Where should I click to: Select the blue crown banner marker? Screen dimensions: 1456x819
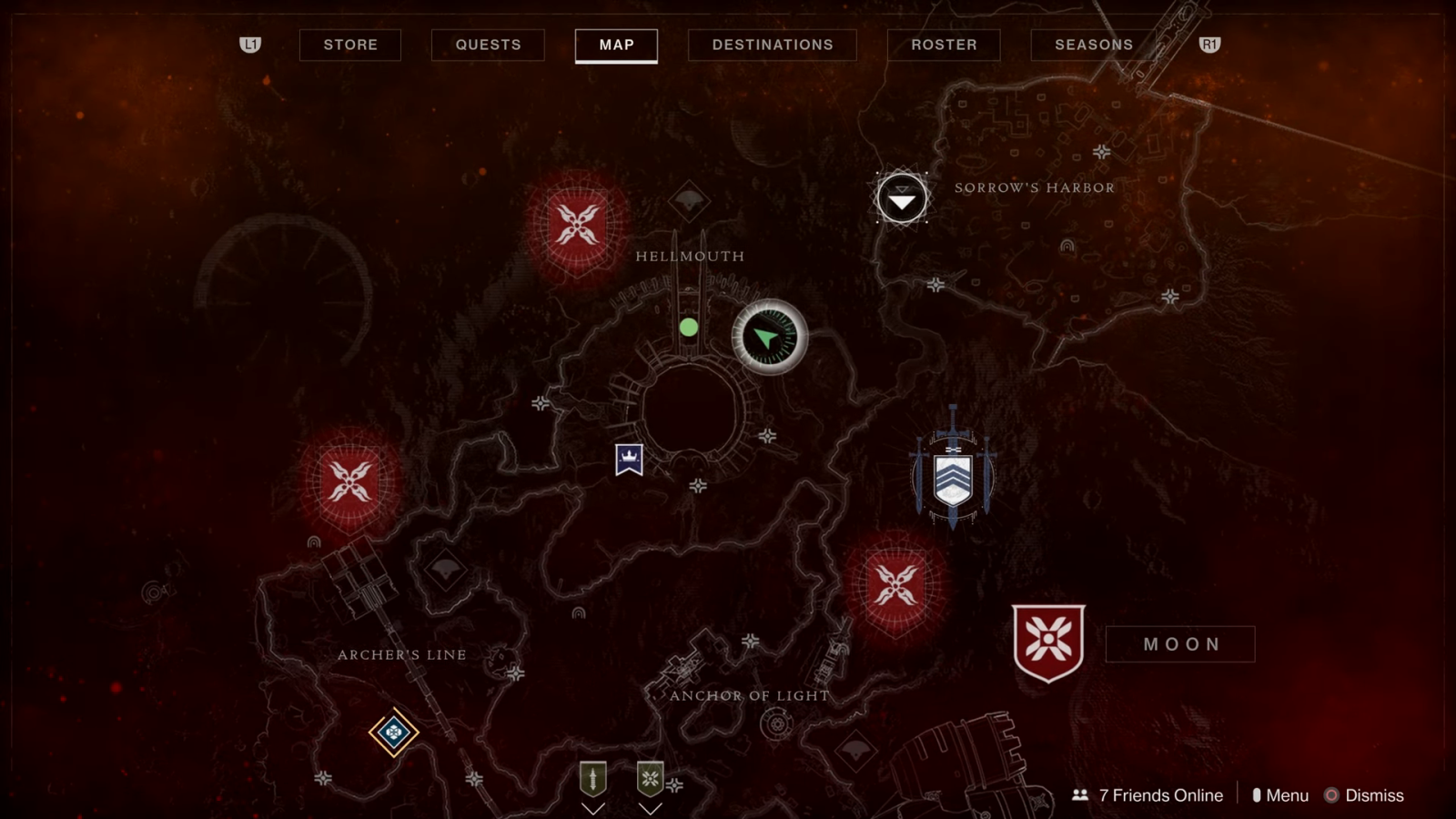click(x=629, y=460)
